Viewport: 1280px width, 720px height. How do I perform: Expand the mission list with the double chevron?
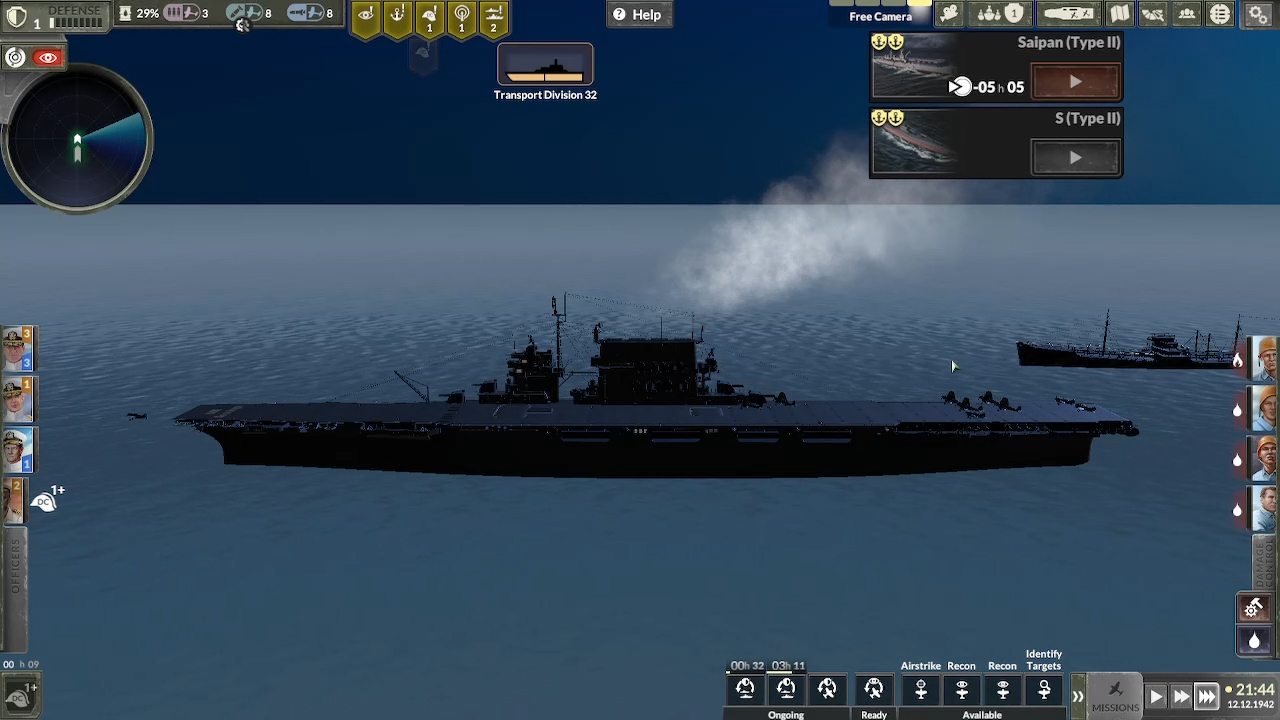click(x=1078, y=694)
